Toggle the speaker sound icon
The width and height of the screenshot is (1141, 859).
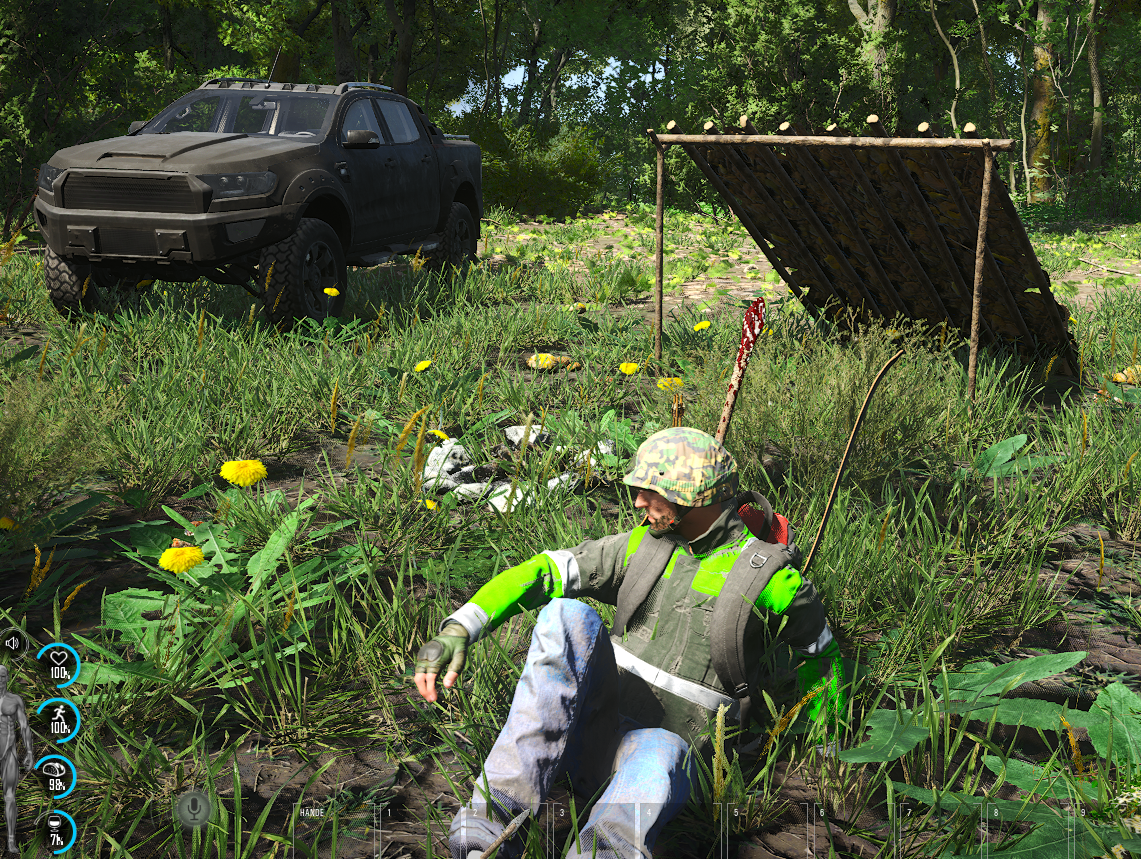point(12,643)
